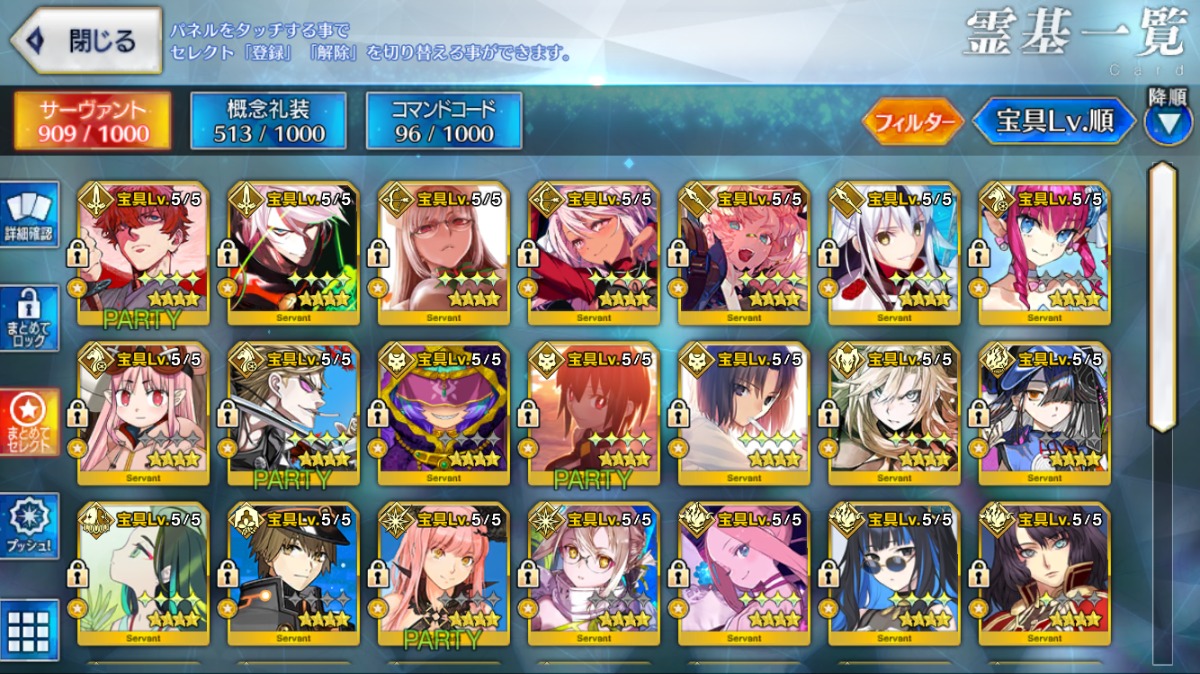Change the 宝具Lv.順 sort order
The height and width of the screenshot is (674, 1200).
(1054, 122)
